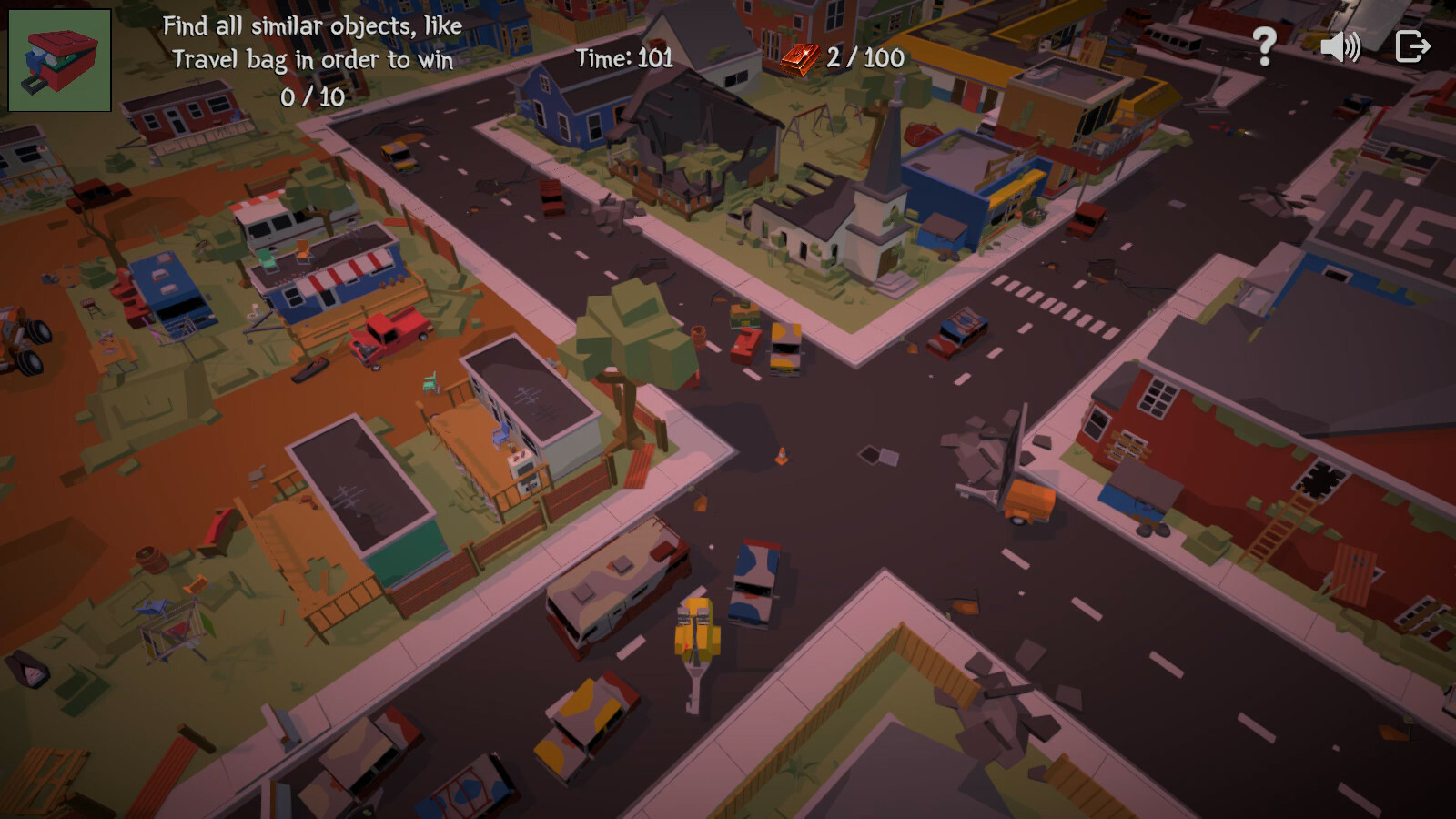
Task: Click the Time: 101 counter display
Action: point(623,60)
